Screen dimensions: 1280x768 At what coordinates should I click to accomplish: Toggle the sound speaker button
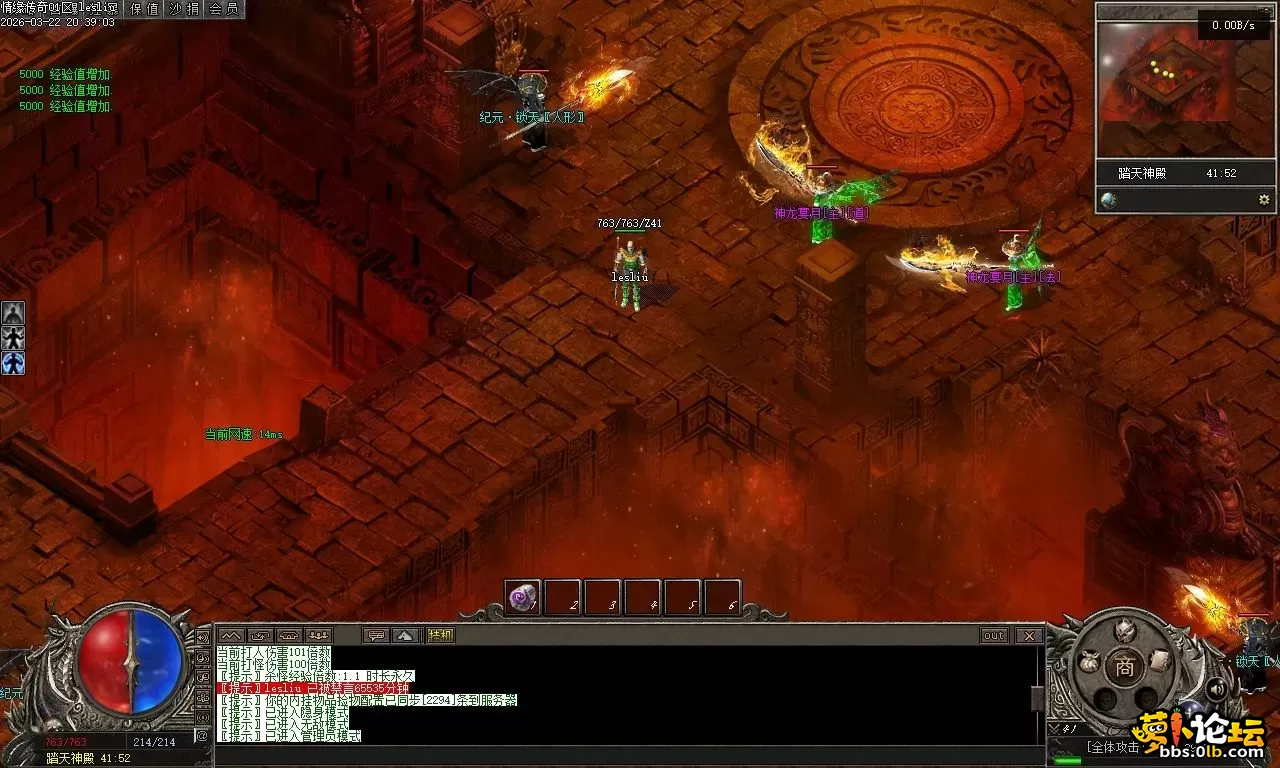[1216, 689]
